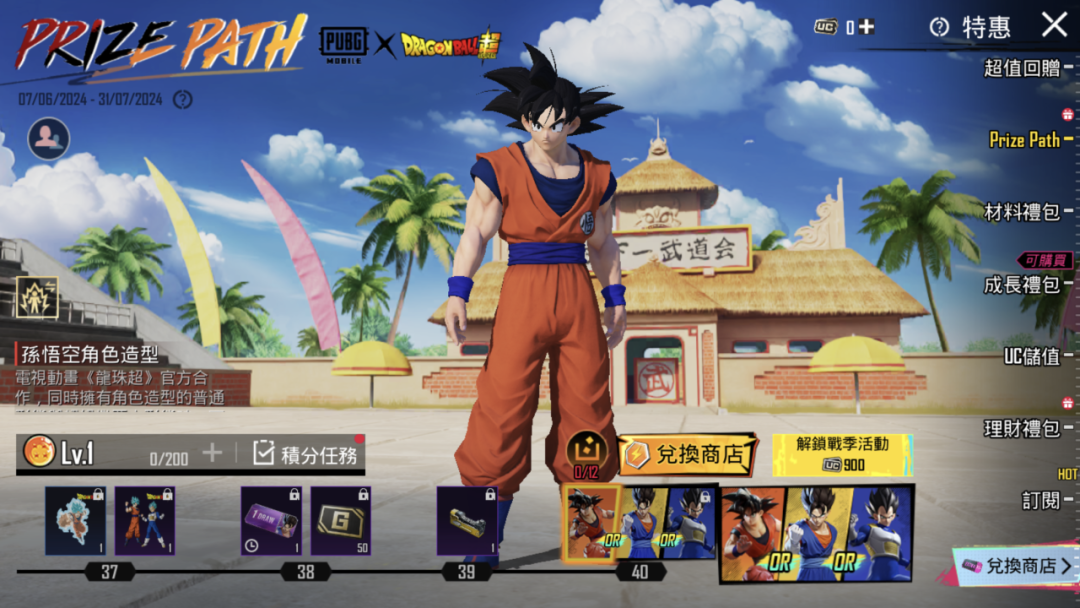Open the orange 兌換商店 exchange shop button

point(686,455)
